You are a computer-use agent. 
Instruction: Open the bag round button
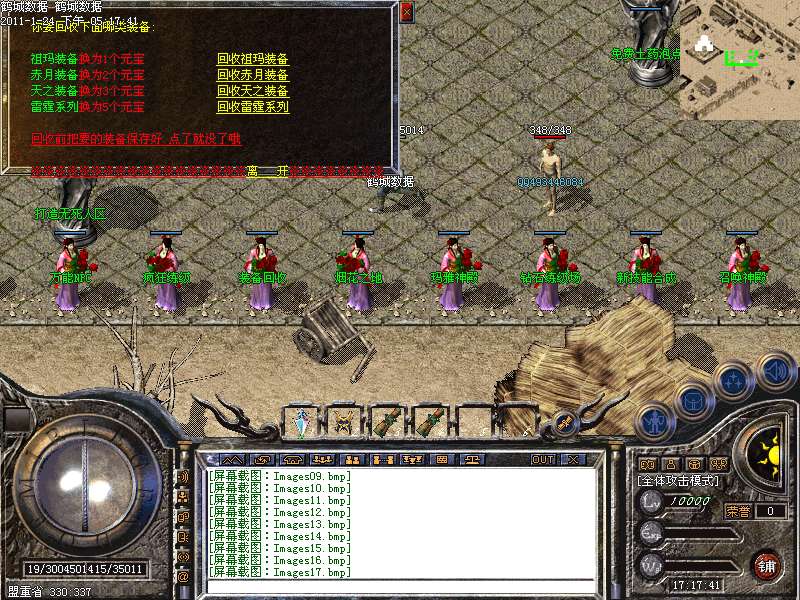tap(692, 400)
